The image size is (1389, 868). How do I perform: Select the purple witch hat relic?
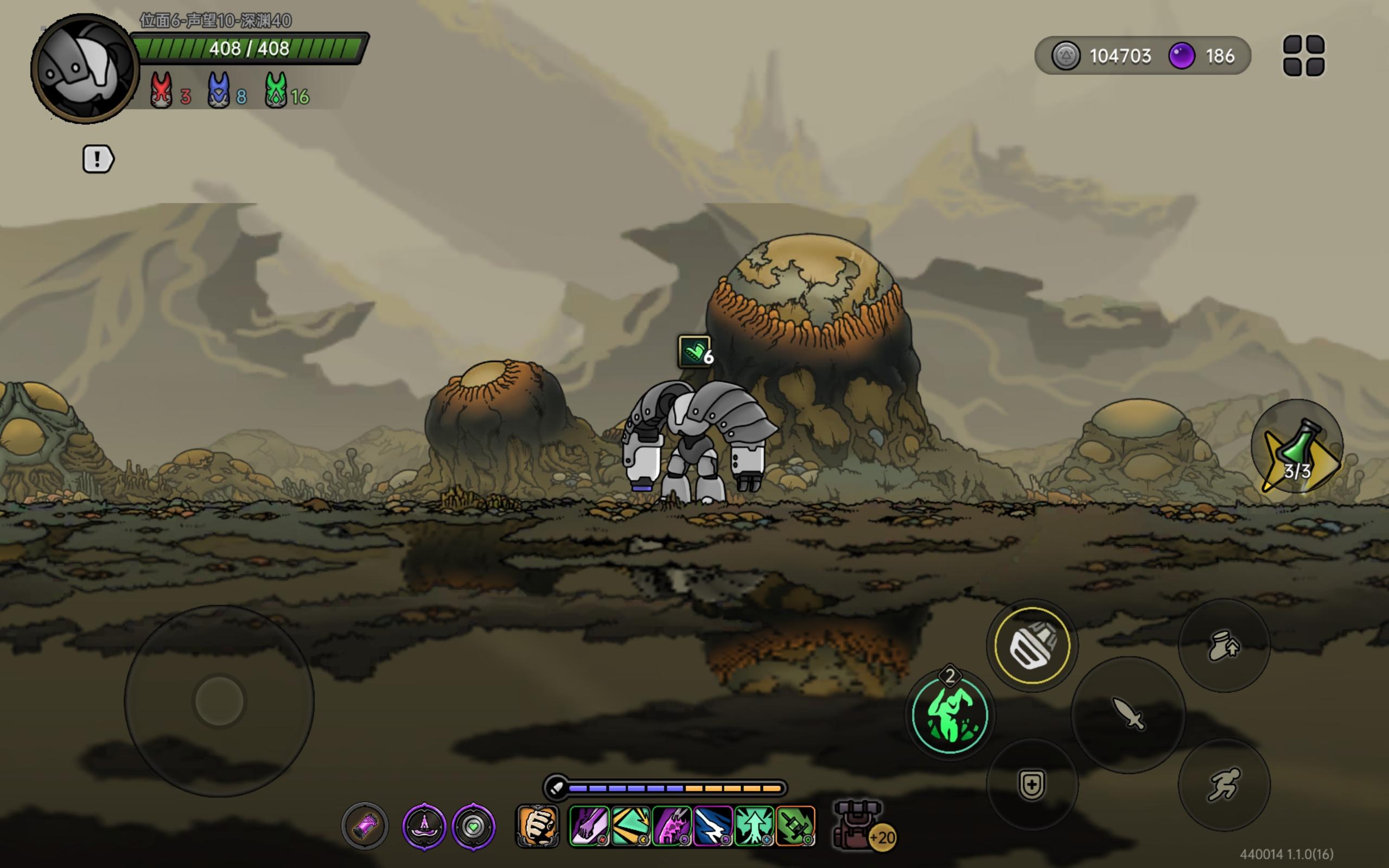click(x=424, y=827)
